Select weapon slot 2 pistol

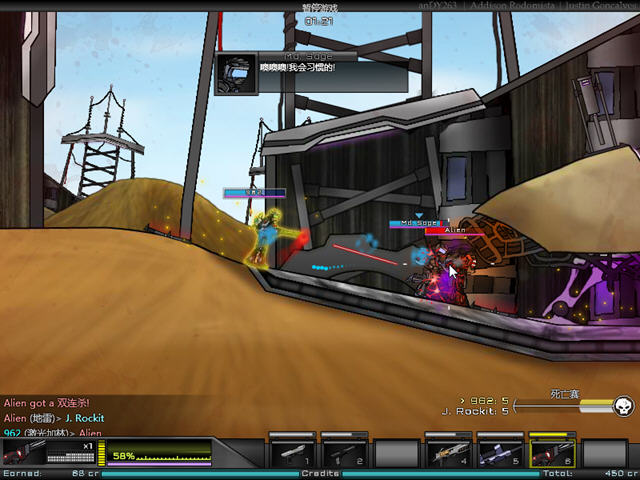click(x=344, y=451)
